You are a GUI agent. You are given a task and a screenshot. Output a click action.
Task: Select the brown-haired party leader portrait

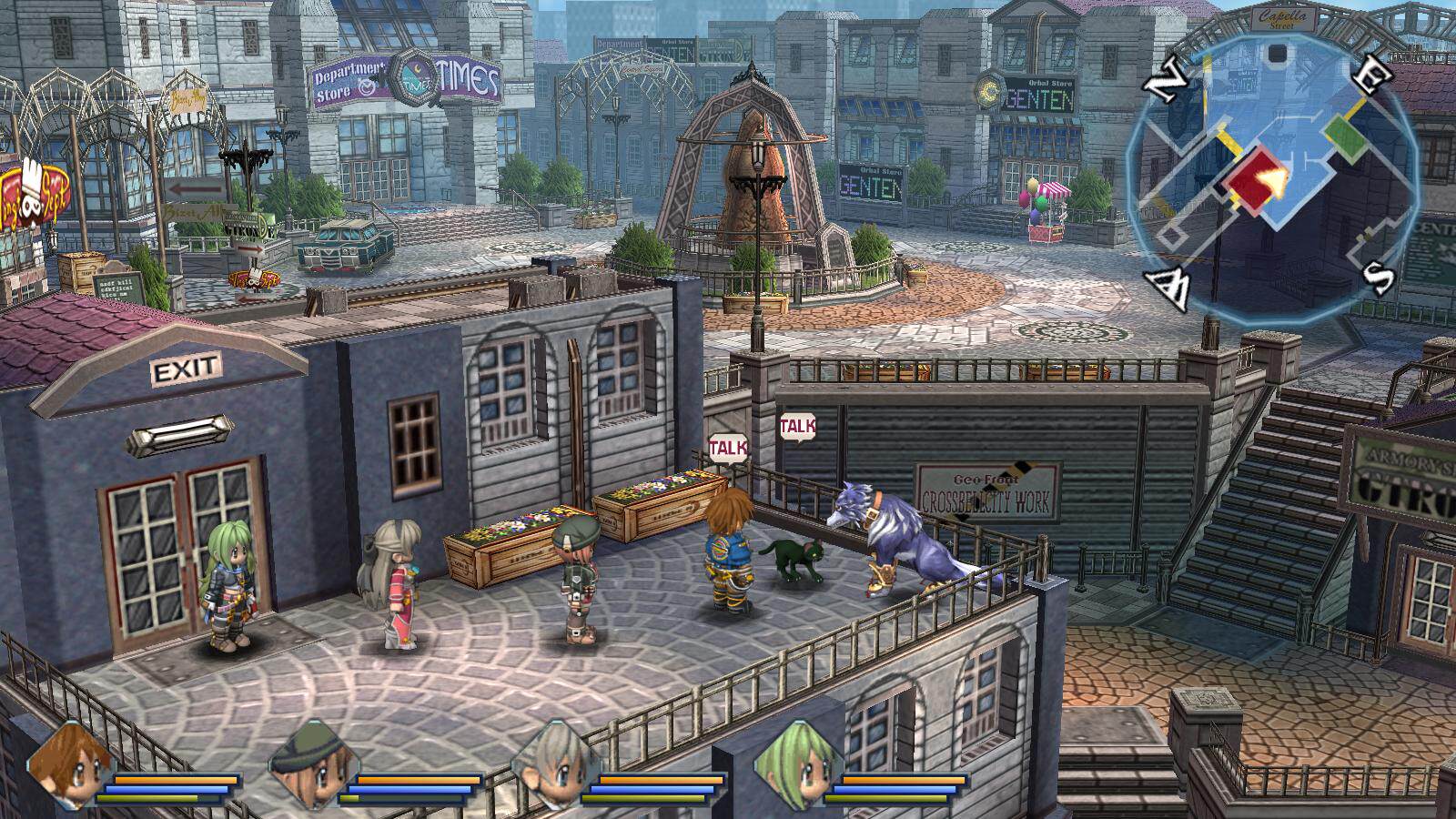(x=69, y=764)
